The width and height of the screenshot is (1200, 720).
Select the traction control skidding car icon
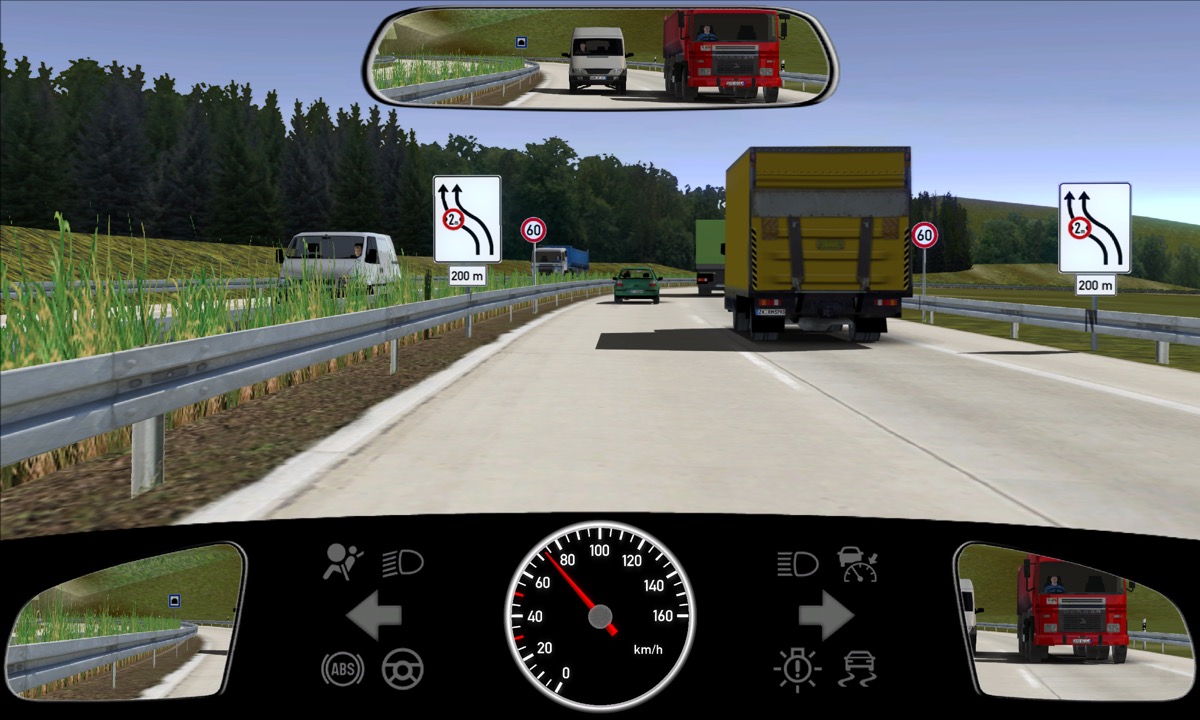[858, 668]
